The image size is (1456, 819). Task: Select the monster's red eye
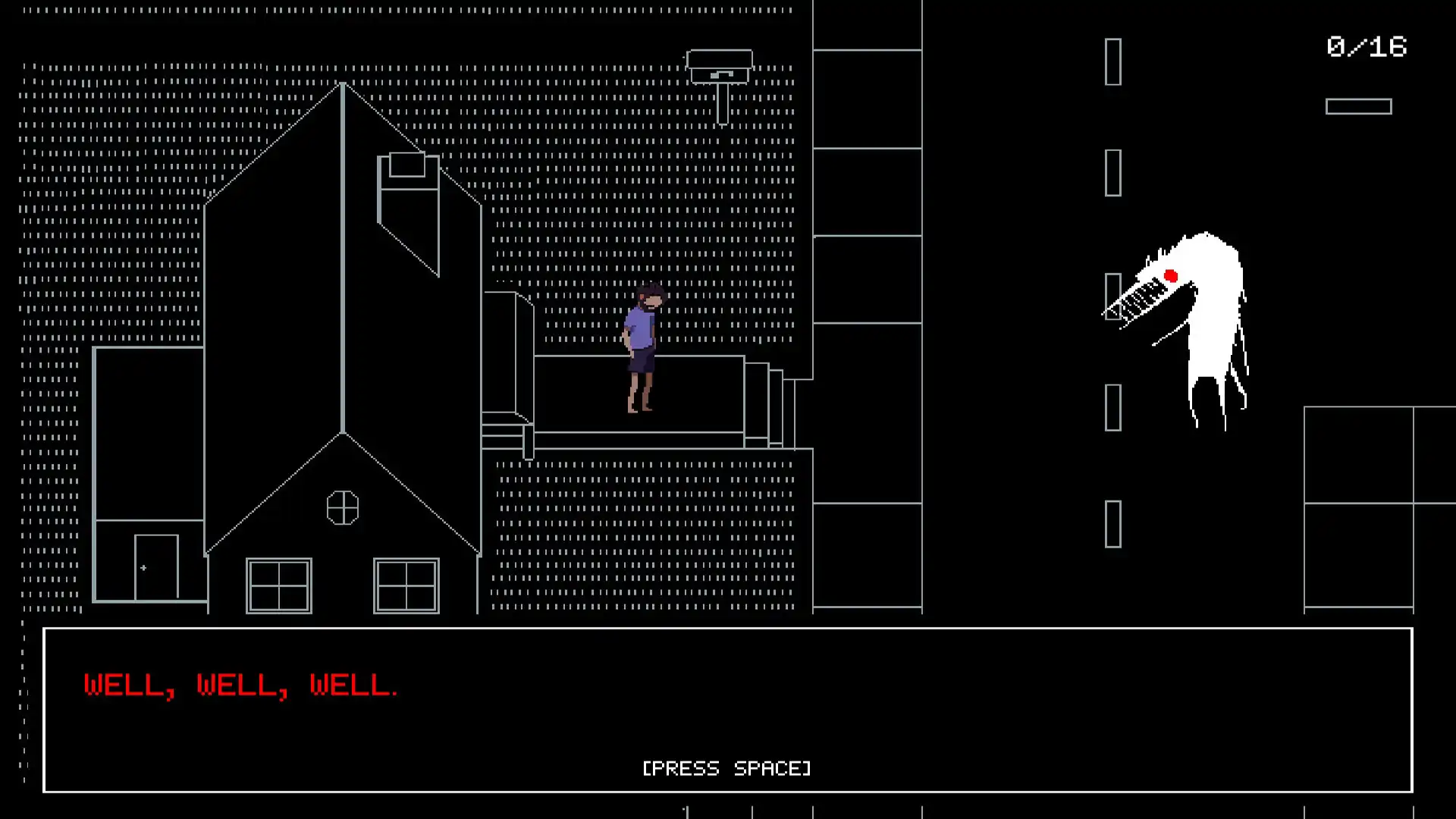1170,275
